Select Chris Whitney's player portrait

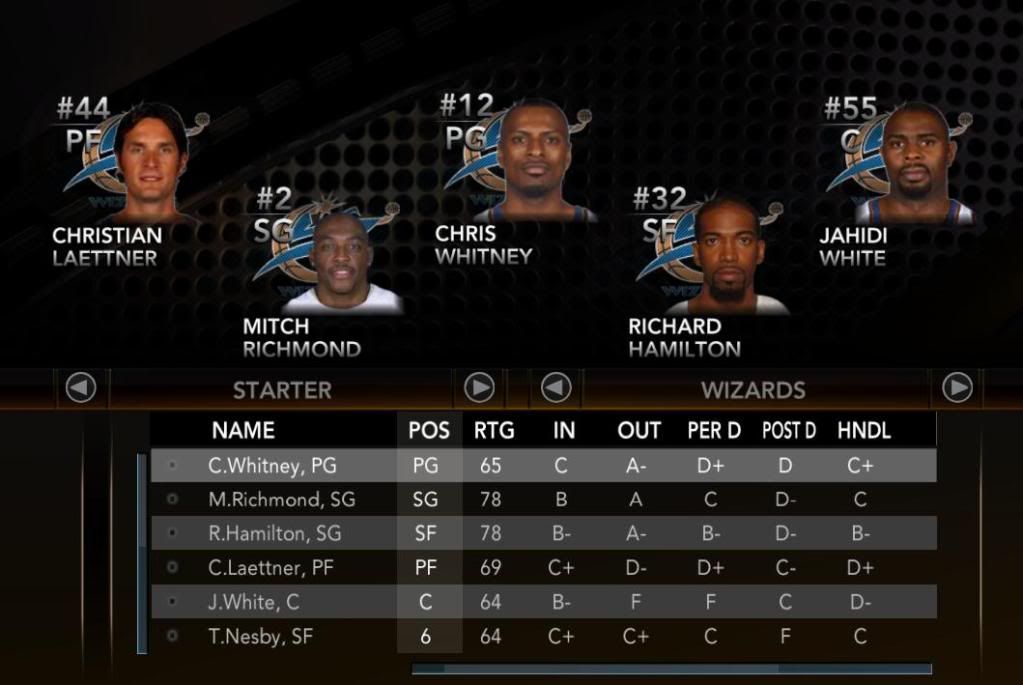[x=534, y=160]
